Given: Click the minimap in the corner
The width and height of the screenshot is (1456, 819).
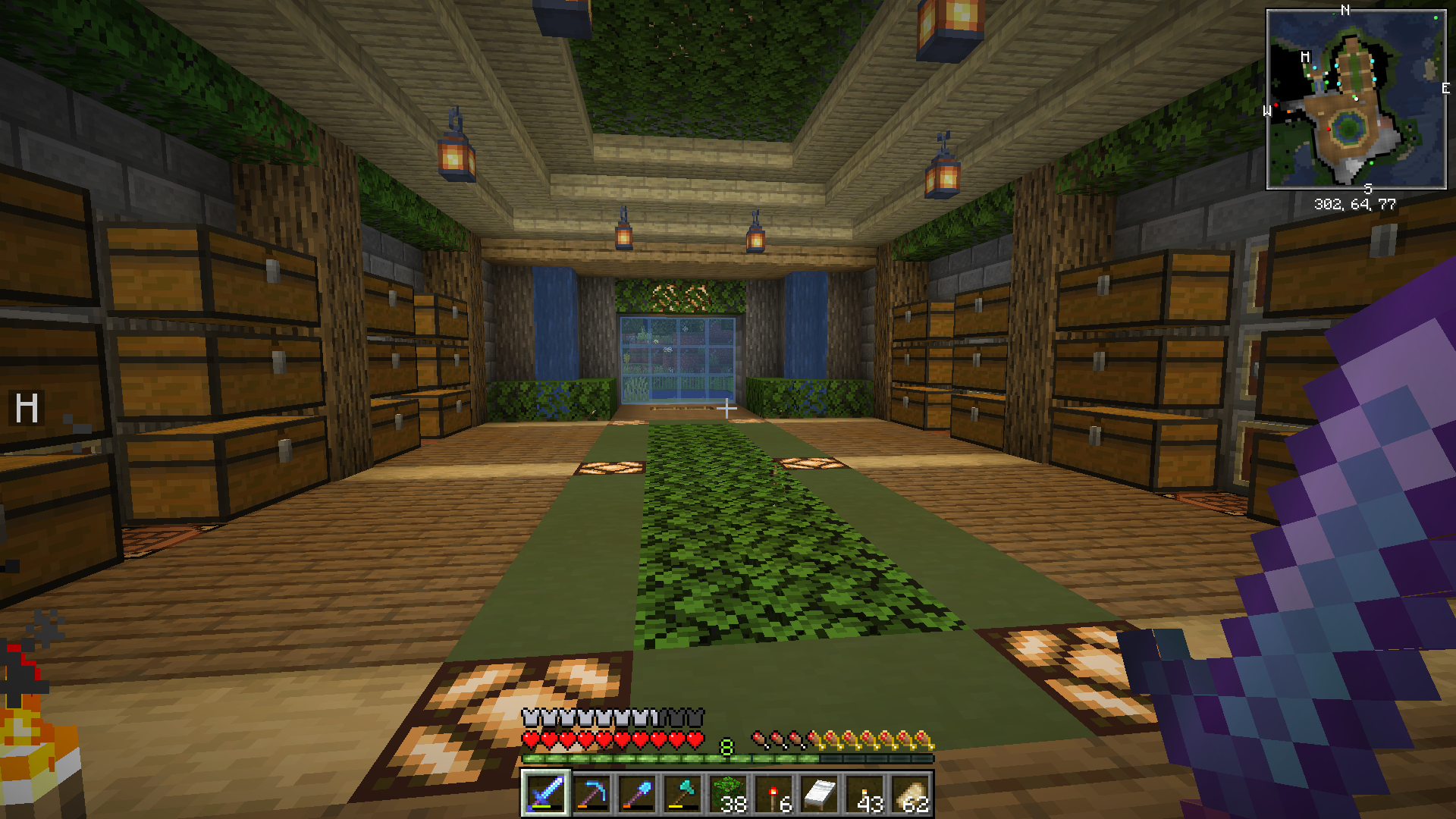Looking at the screenshot, I should [1356, 99].
